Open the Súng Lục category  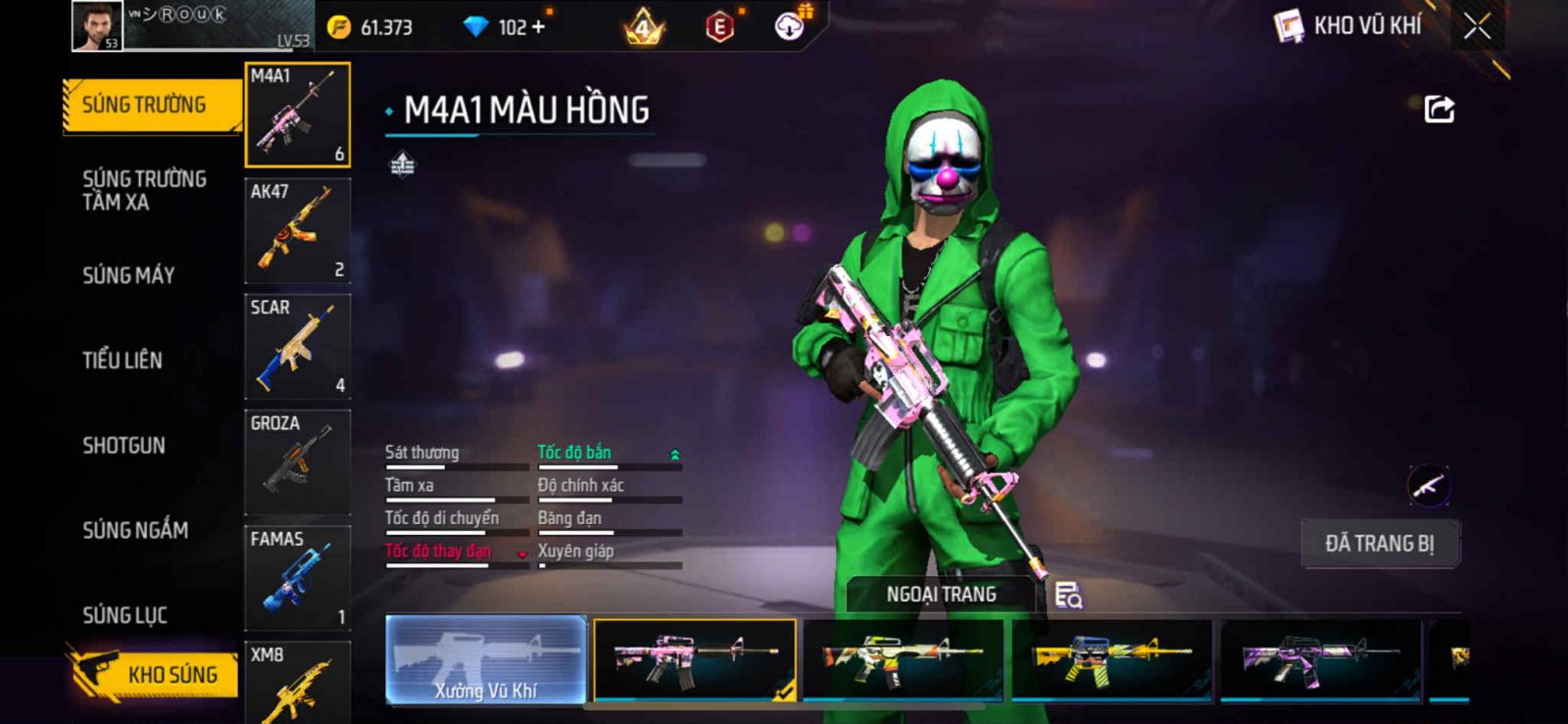pos(125,615)
